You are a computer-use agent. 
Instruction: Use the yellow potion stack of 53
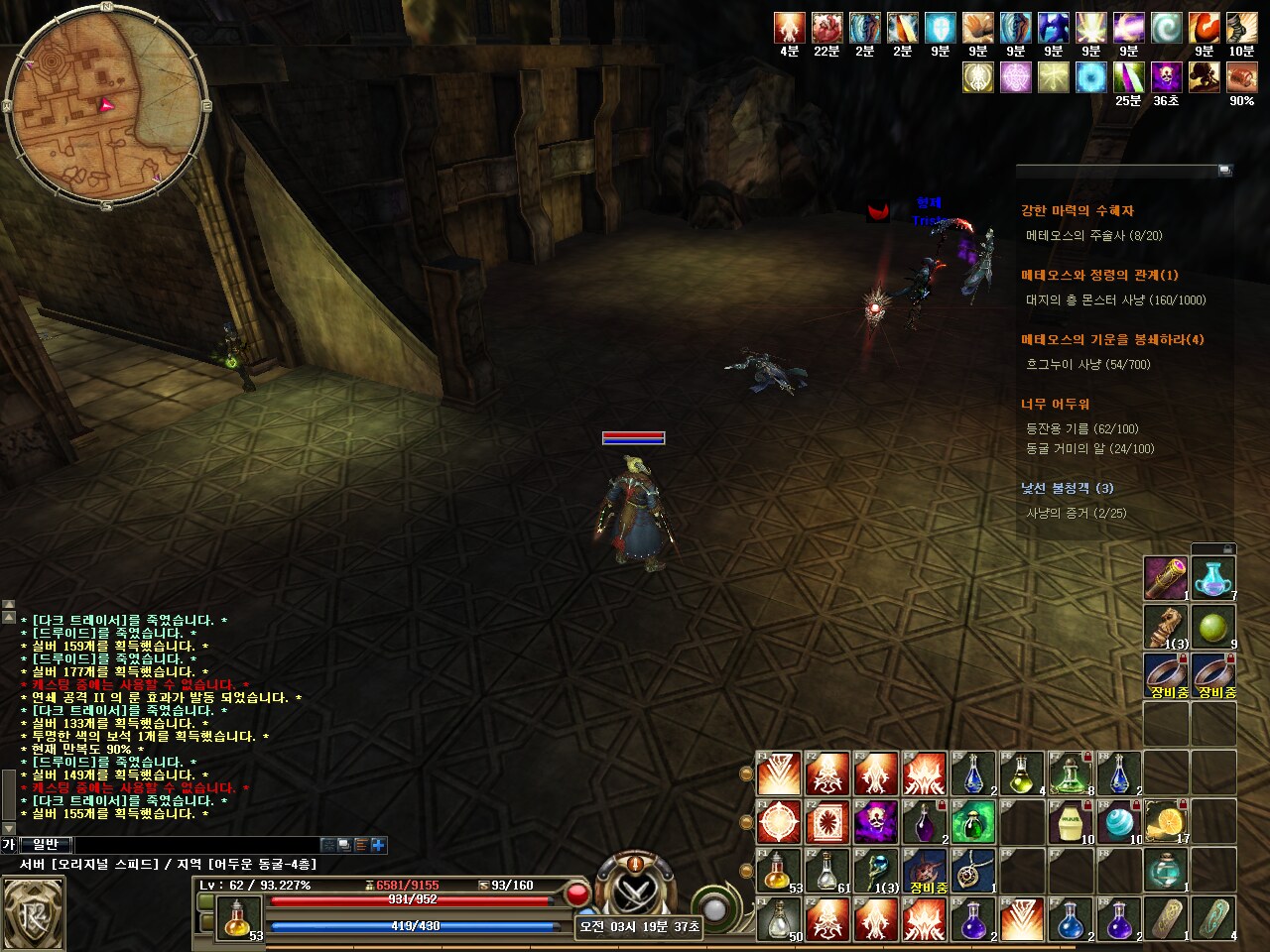point(779,871)
